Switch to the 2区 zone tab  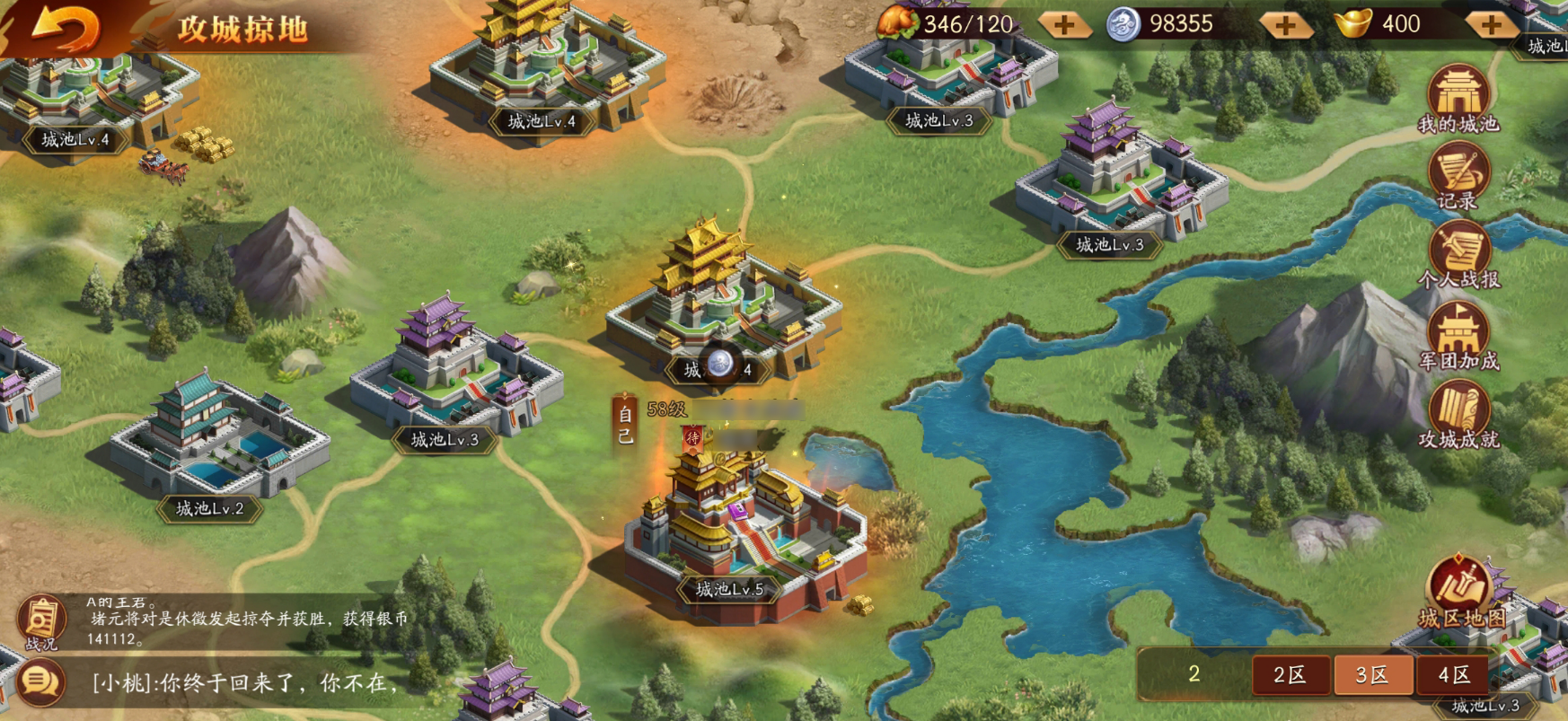tap(1290, 675)
